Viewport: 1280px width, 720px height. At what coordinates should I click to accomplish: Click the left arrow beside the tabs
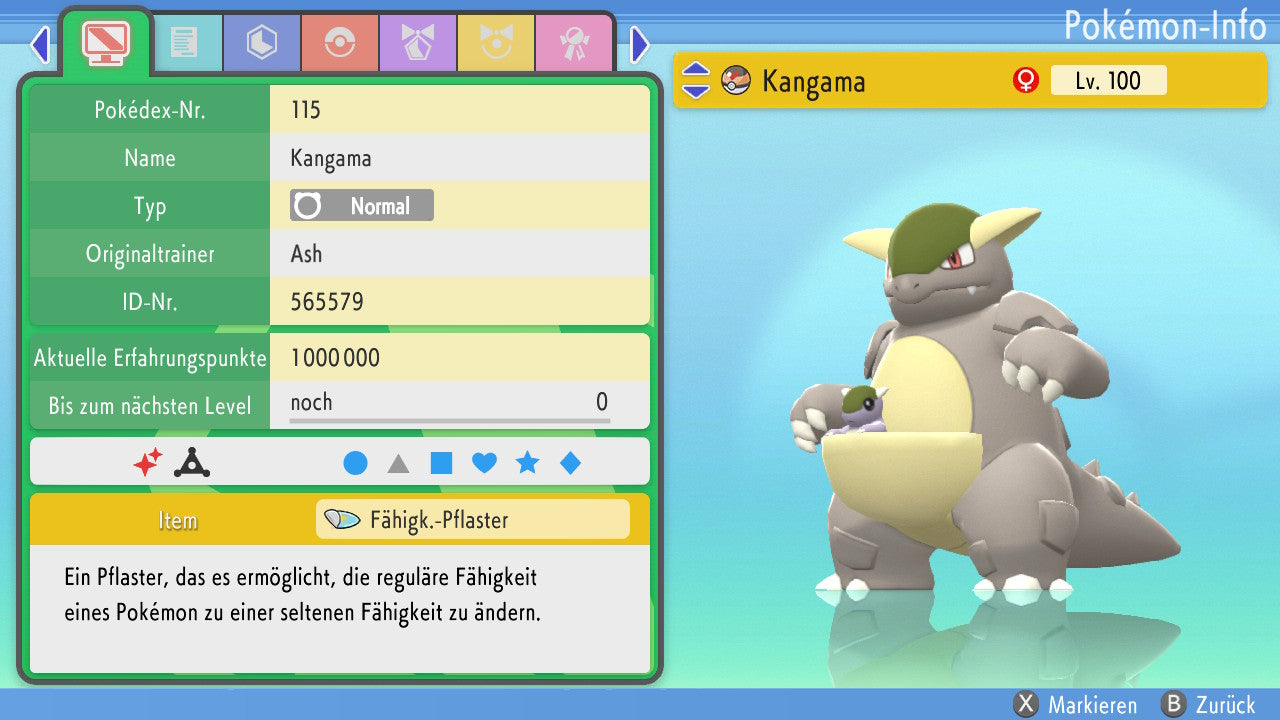coord(39,44)
